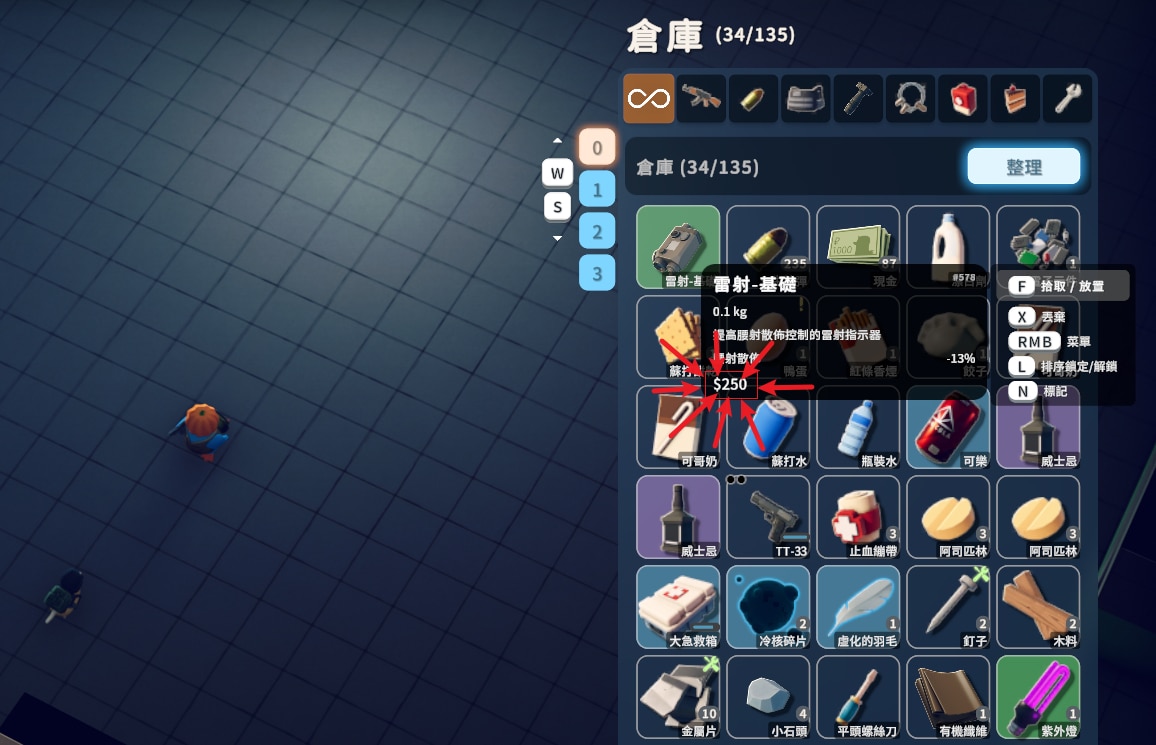
Task: Switch to the rifle weapons tab
Action: click(x=701, y=99)
